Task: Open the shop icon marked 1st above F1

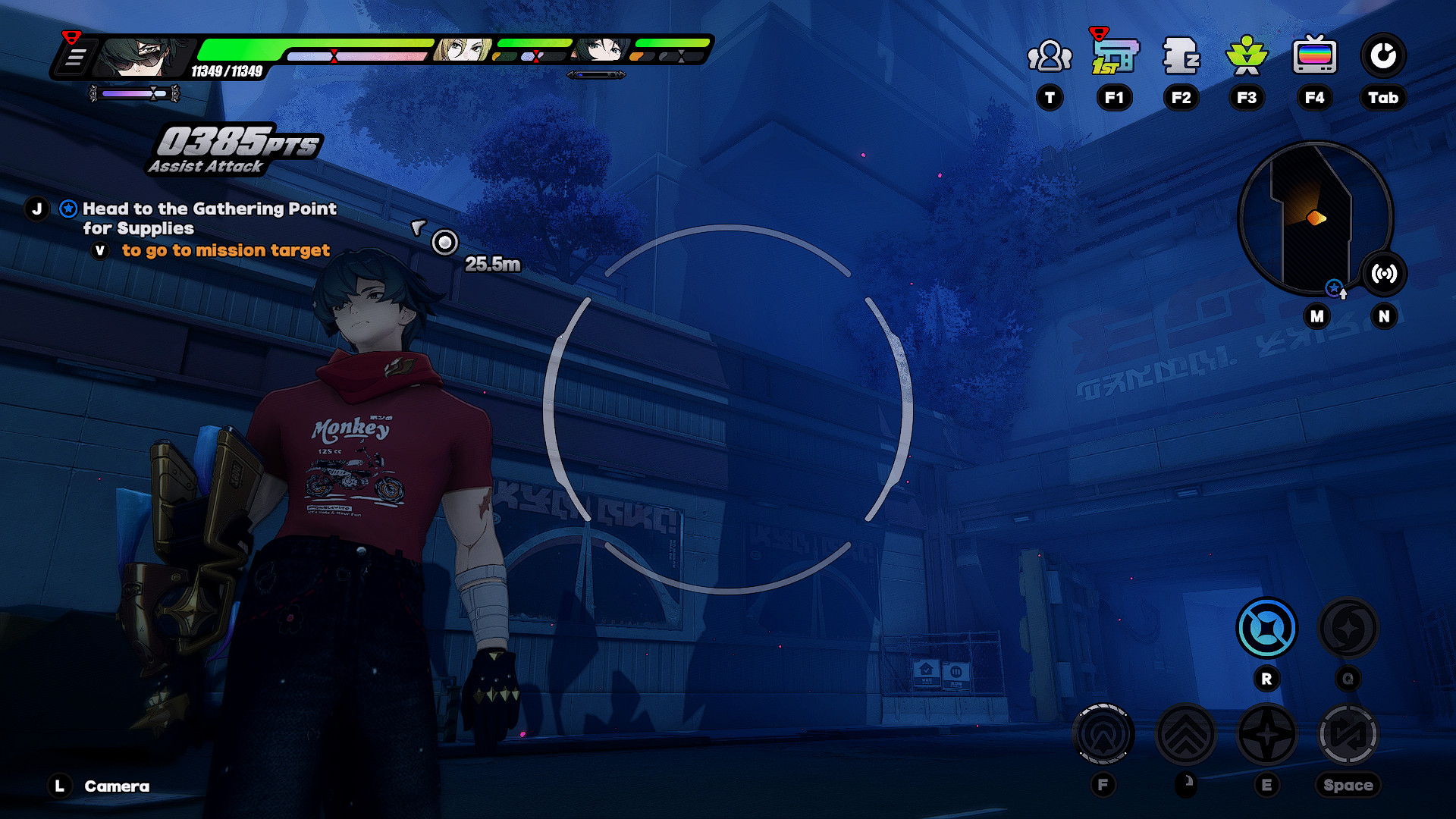Action: 1114,55
